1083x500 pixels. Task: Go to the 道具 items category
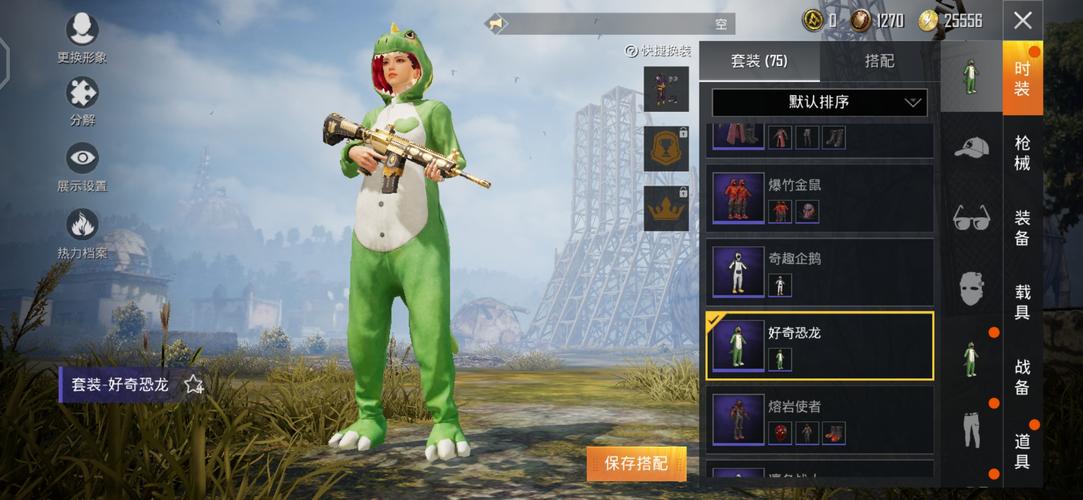tap(1022, 451)
